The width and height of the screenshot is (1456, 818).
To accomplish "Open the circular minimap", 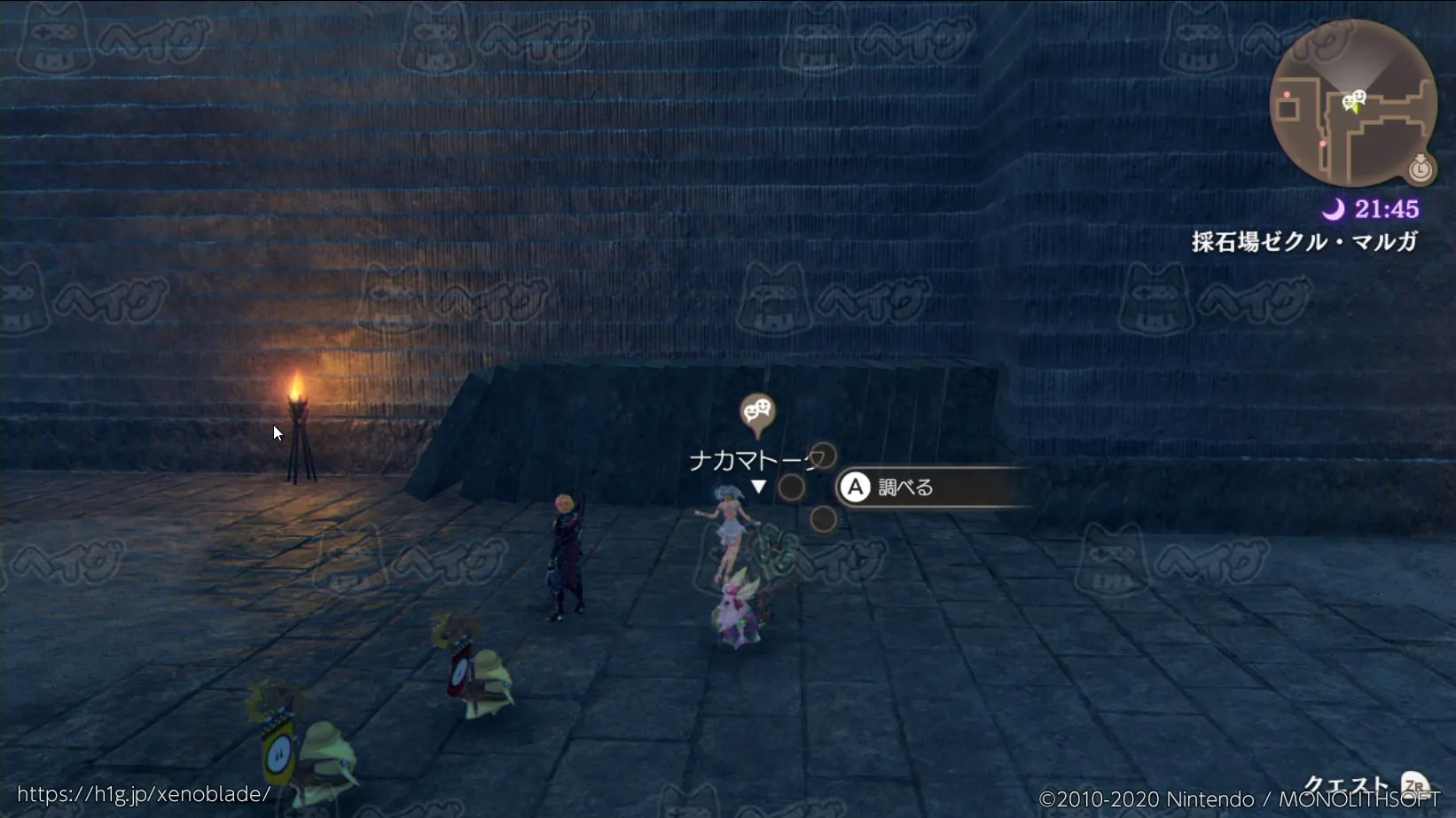I will point(1352,103).
